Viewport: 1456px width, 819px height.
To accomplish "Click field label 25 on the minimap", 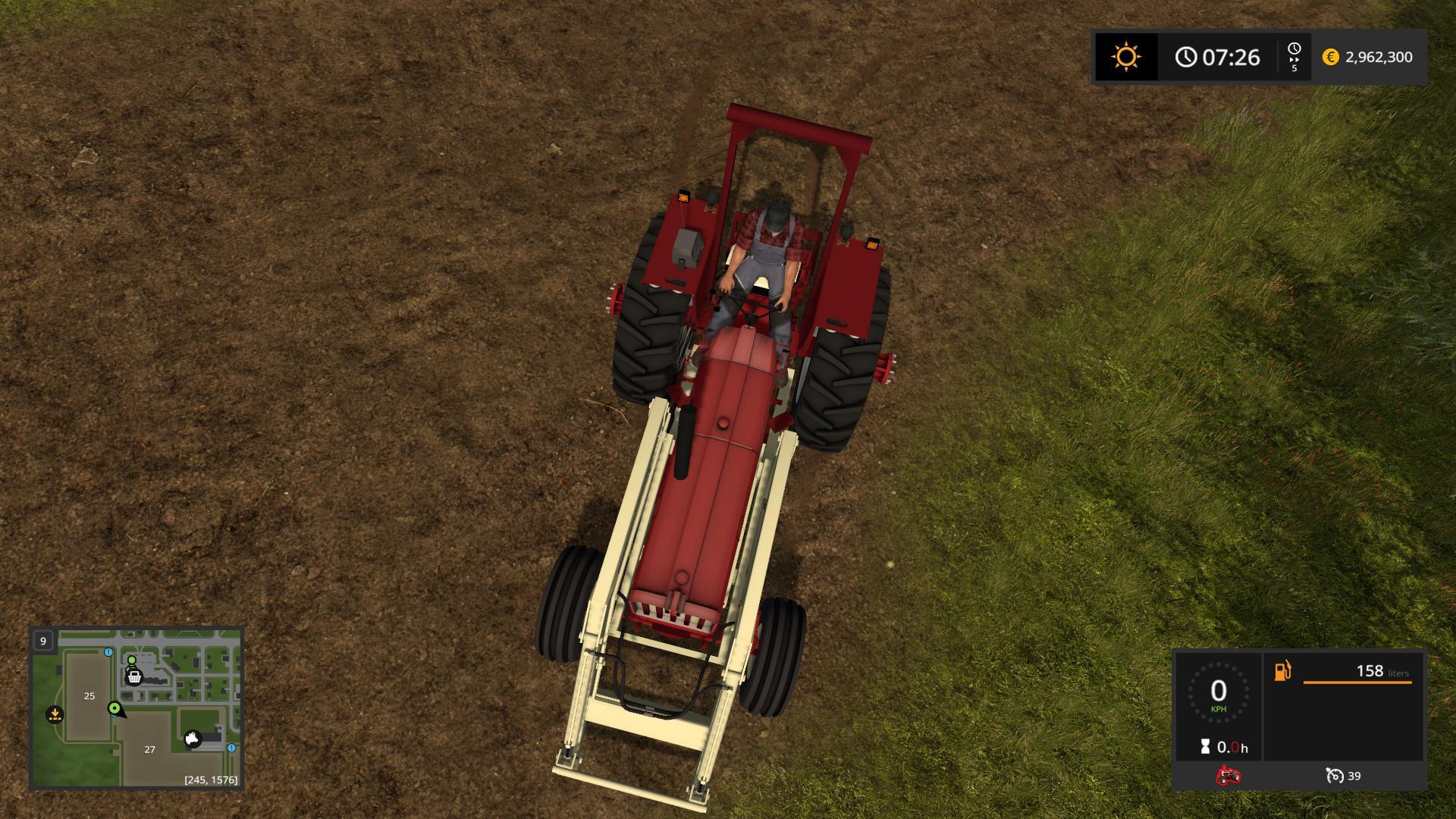I will coord(89,696).
